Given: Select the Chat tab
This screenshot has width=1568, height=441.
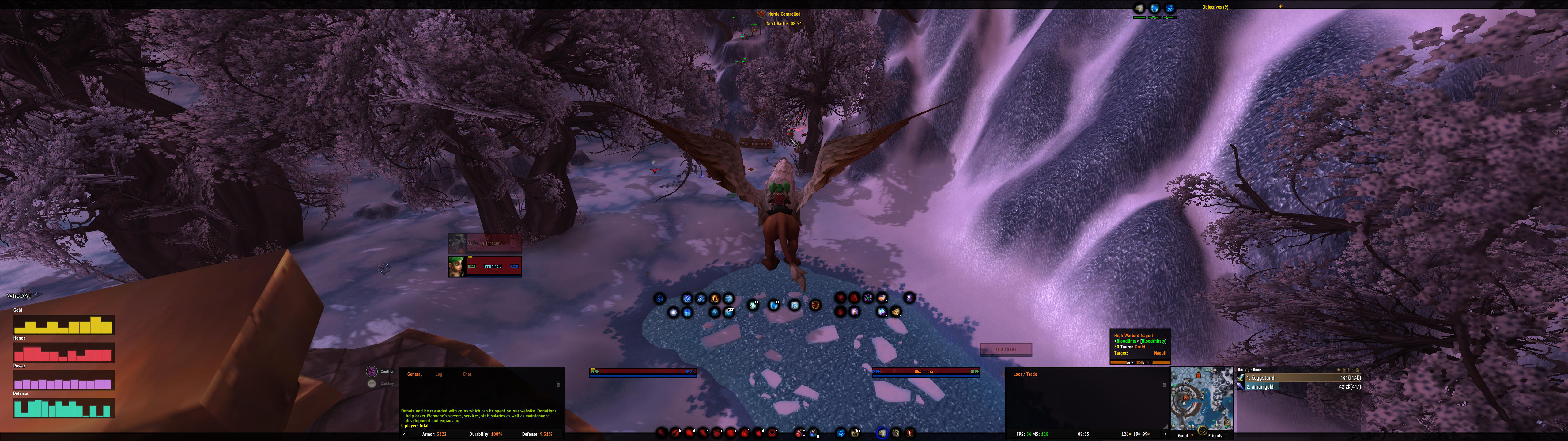Looking at the screenshot, I should pos(467,374).
